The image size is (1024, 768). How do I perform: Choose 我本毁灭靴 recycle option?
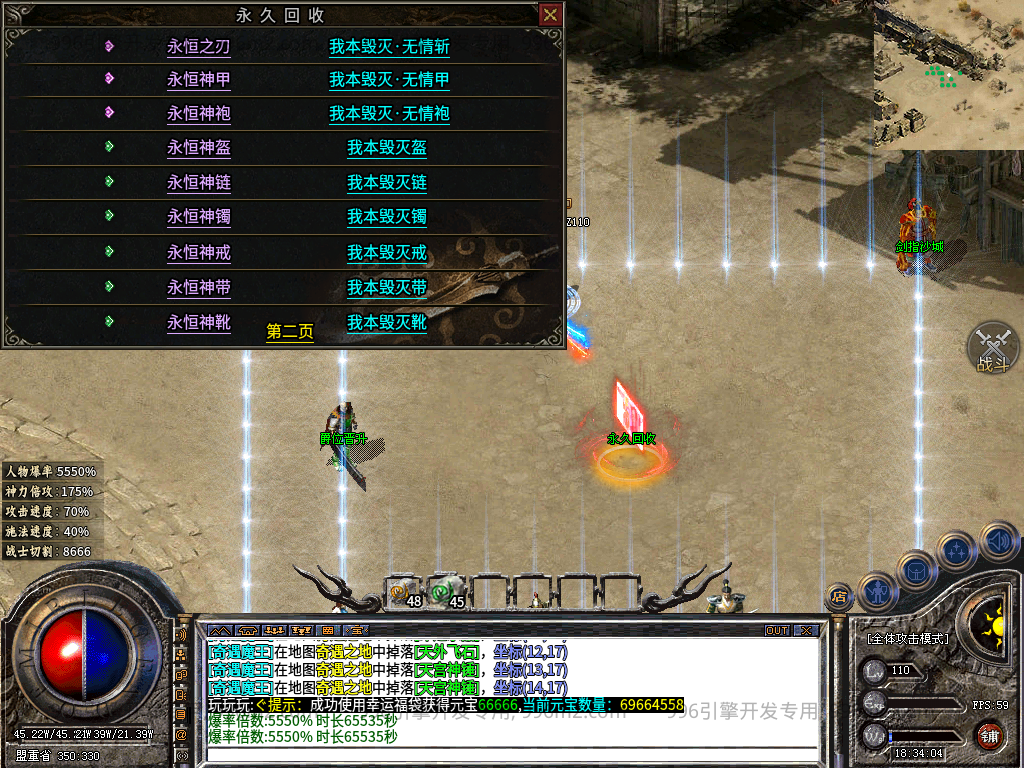pyautogui.click(x=387, y=323)
